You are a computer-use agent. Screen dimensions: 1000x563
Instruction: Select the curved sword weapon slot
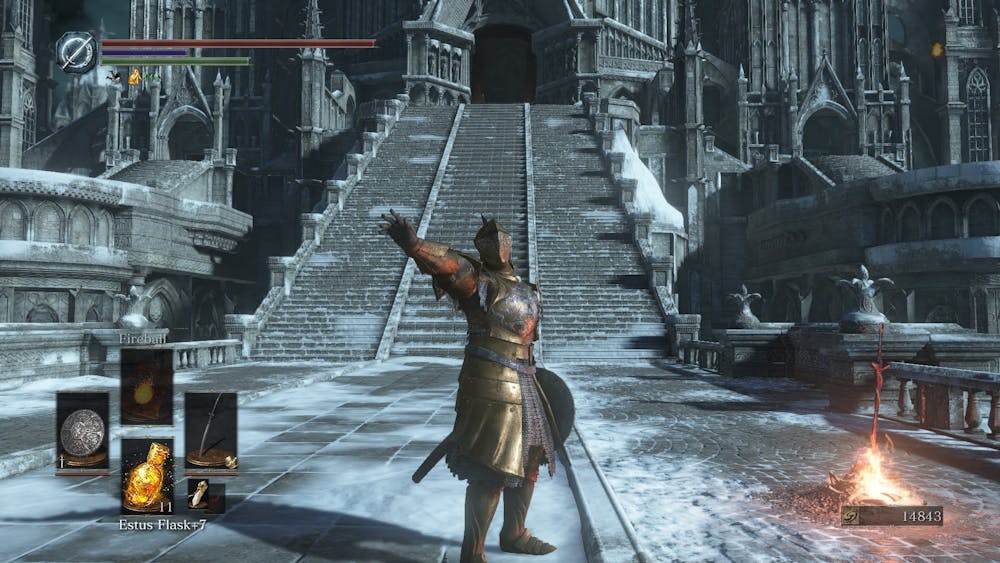point(210,431)
